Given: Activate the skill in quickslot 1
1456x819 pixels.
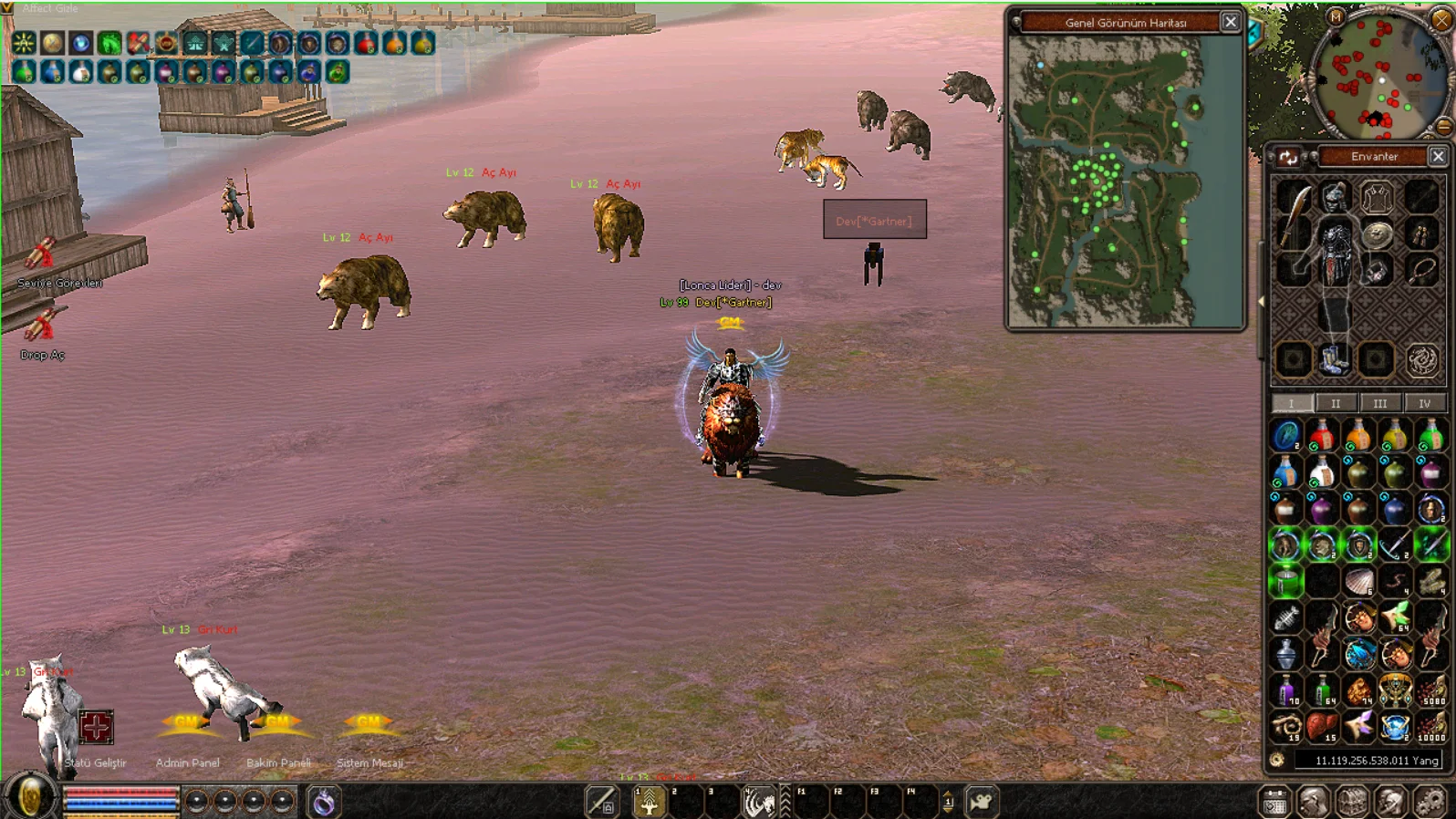Looking at the screenshot, I should (x=650, y=803).
